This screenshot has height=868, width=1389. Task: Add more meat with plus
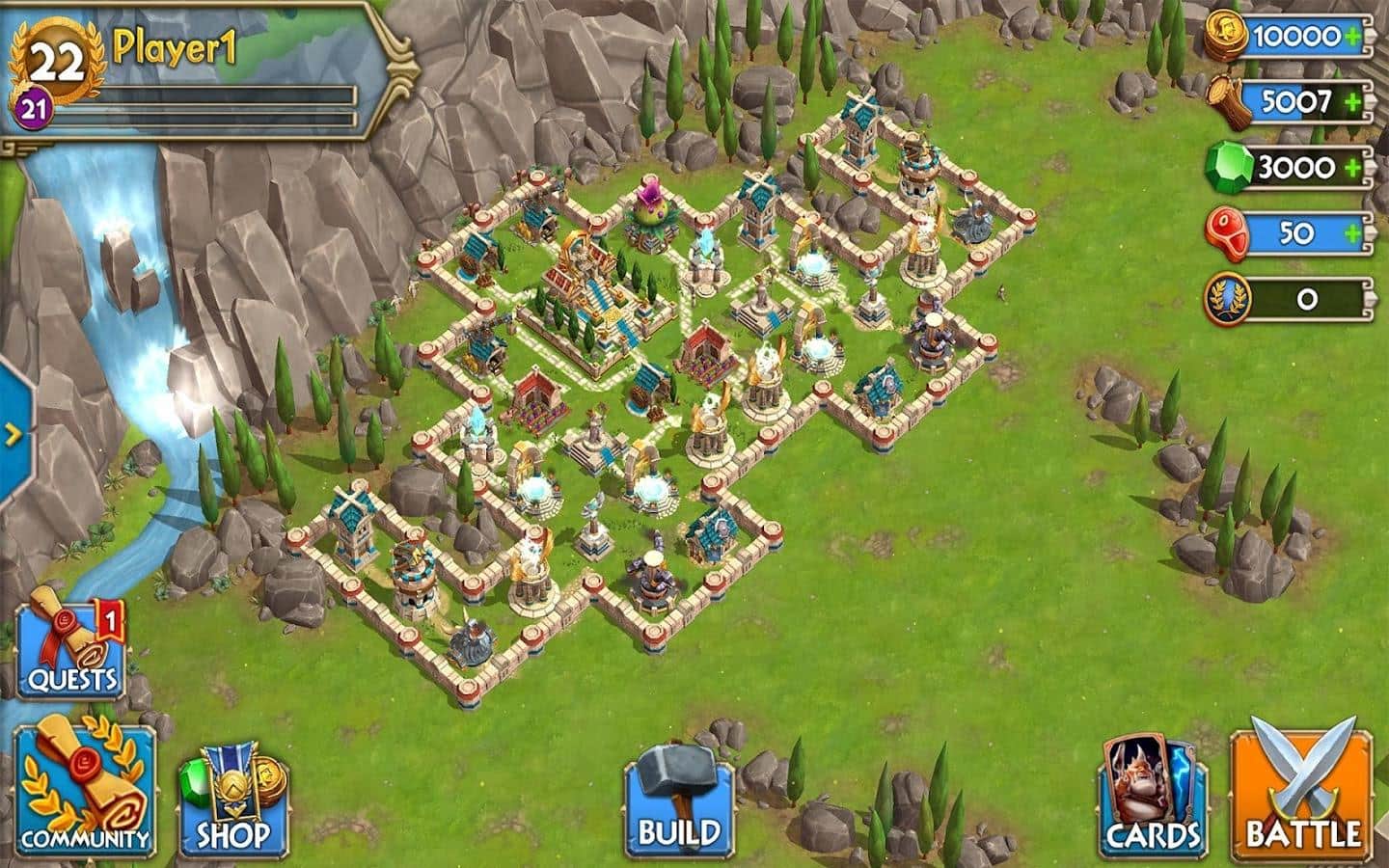1354,233
